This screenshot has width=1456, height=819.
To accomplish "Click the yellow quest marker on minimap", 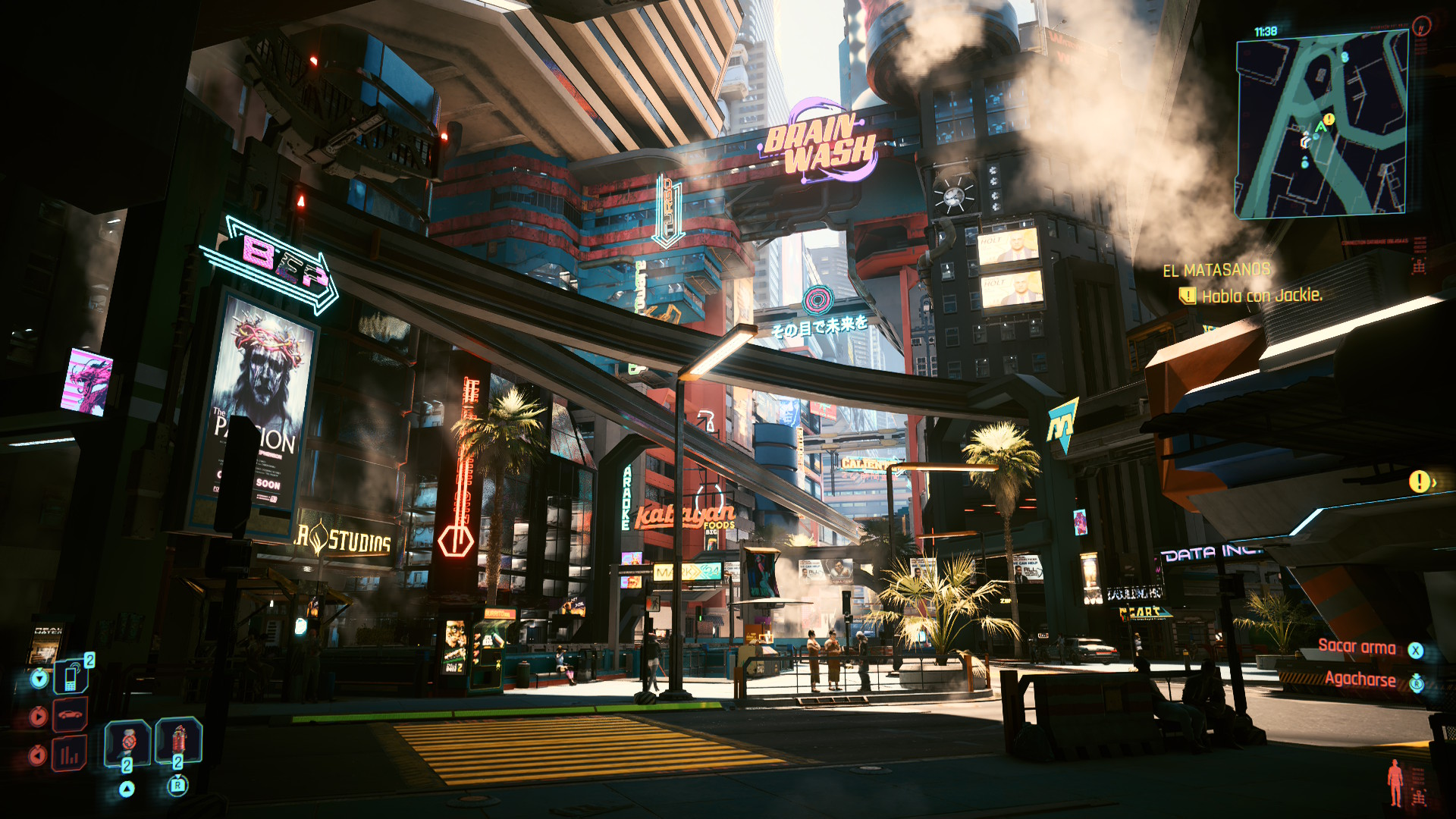I will click(x=1329, y=120).
